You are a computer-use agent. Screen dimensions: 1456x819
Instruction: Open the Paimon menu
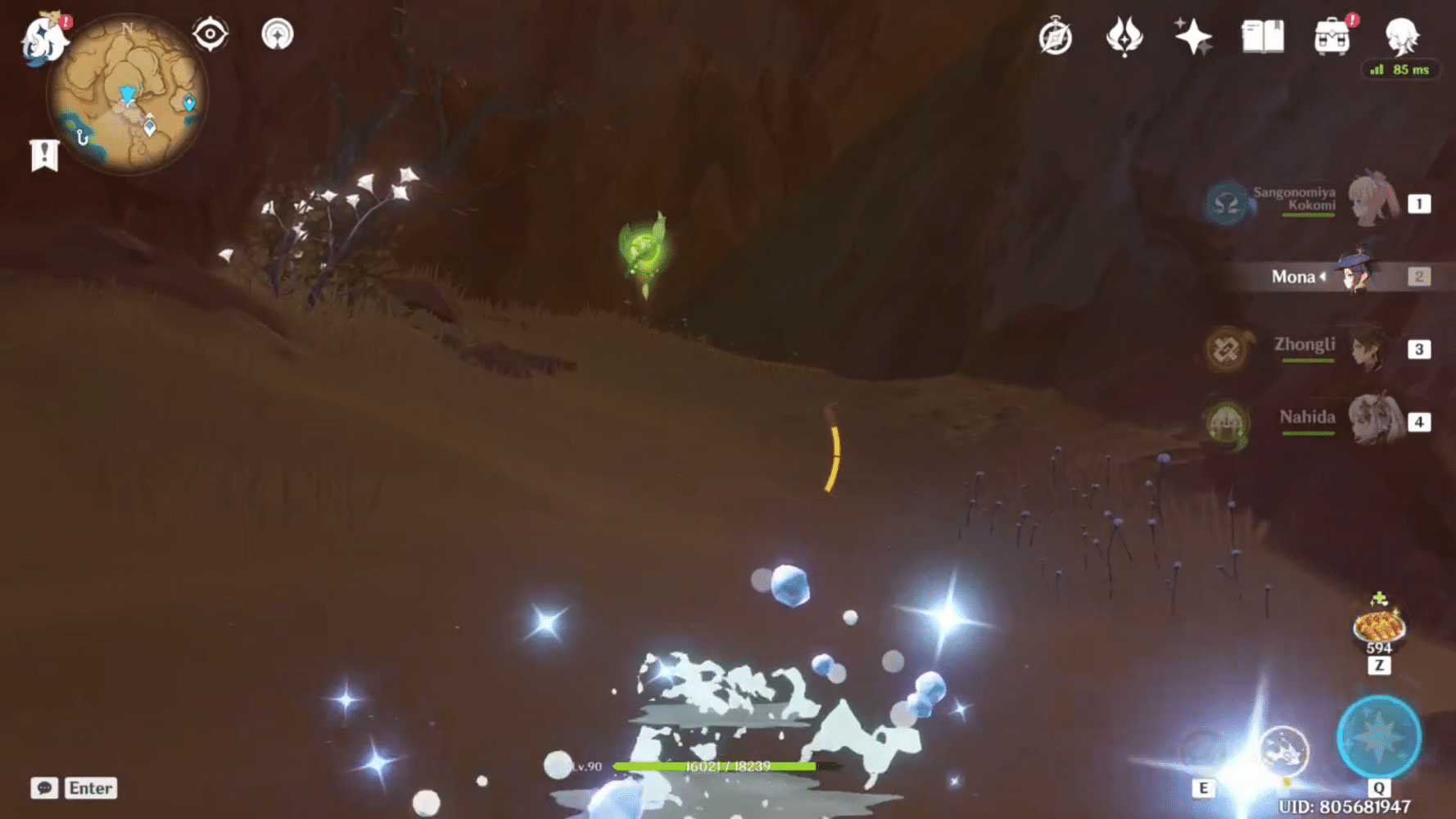coord(44,37)
